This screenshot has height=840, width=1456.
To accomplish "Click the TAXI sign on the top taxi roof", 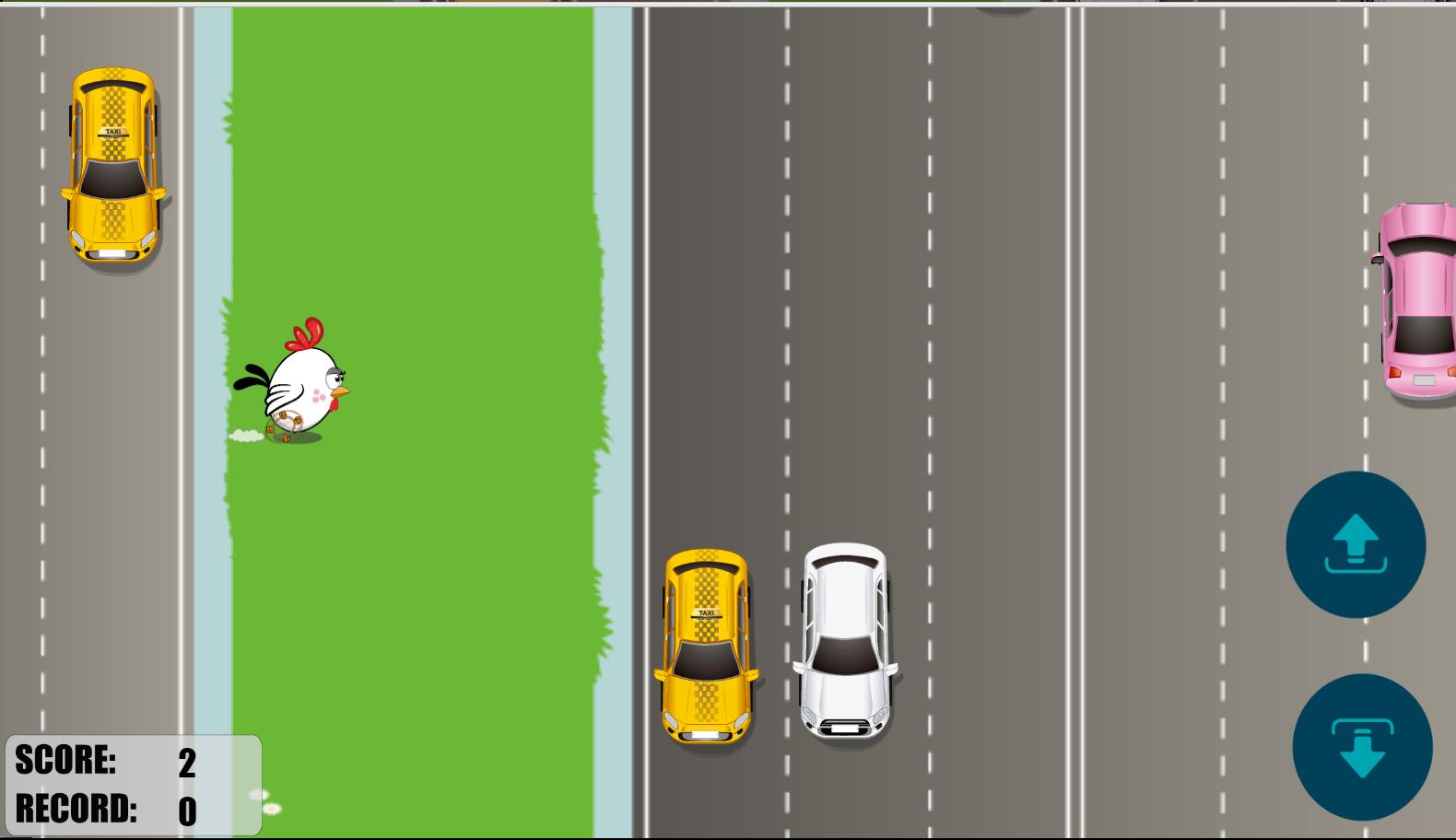I will (112, 132).
